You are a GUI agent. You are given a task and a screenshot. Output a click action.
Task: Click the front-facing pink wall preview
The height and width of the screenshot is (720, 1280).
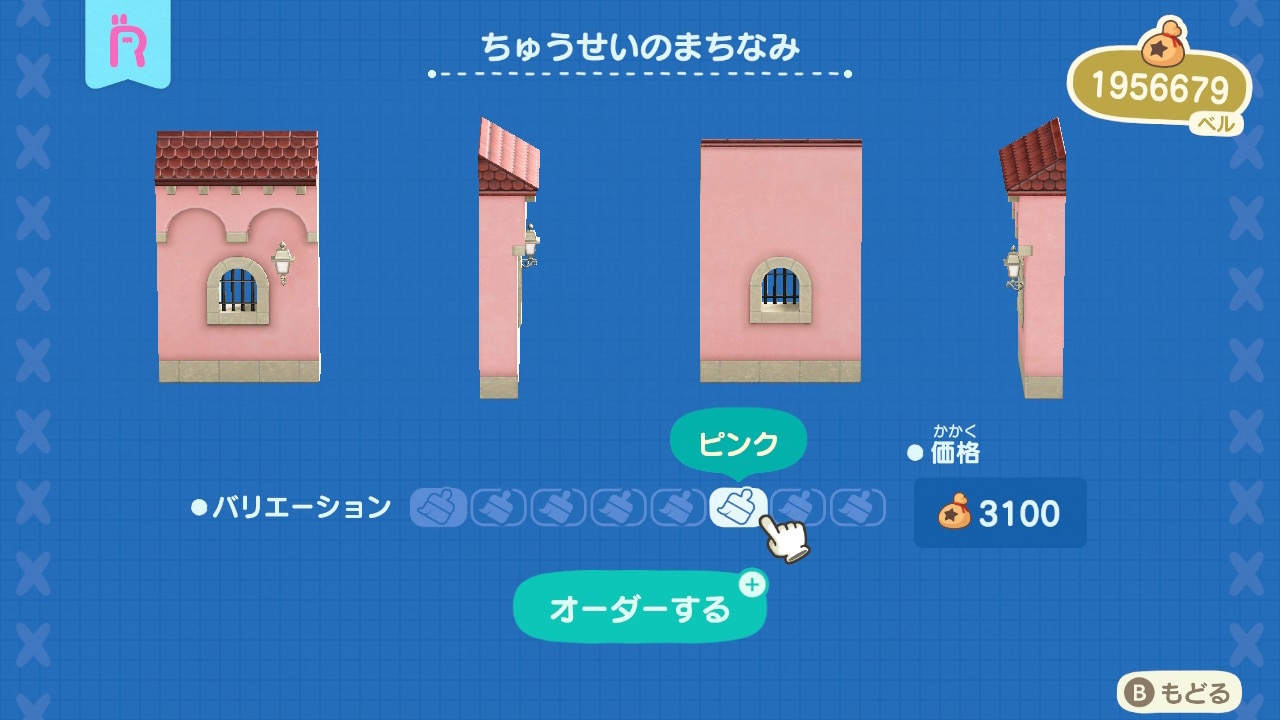(x=240, y=260)
